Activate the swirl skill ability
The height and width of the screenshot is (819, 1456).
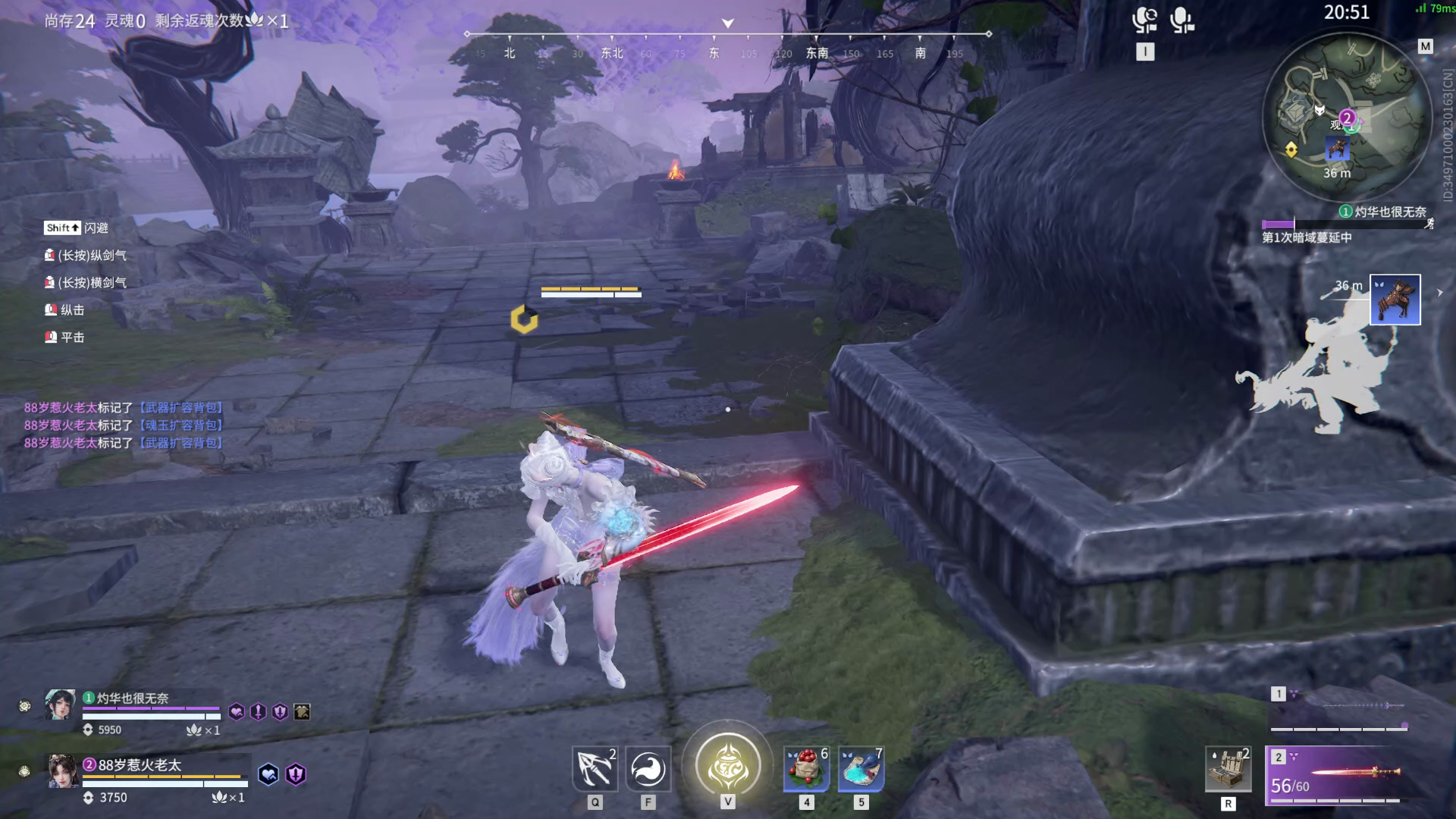[648, 769]
